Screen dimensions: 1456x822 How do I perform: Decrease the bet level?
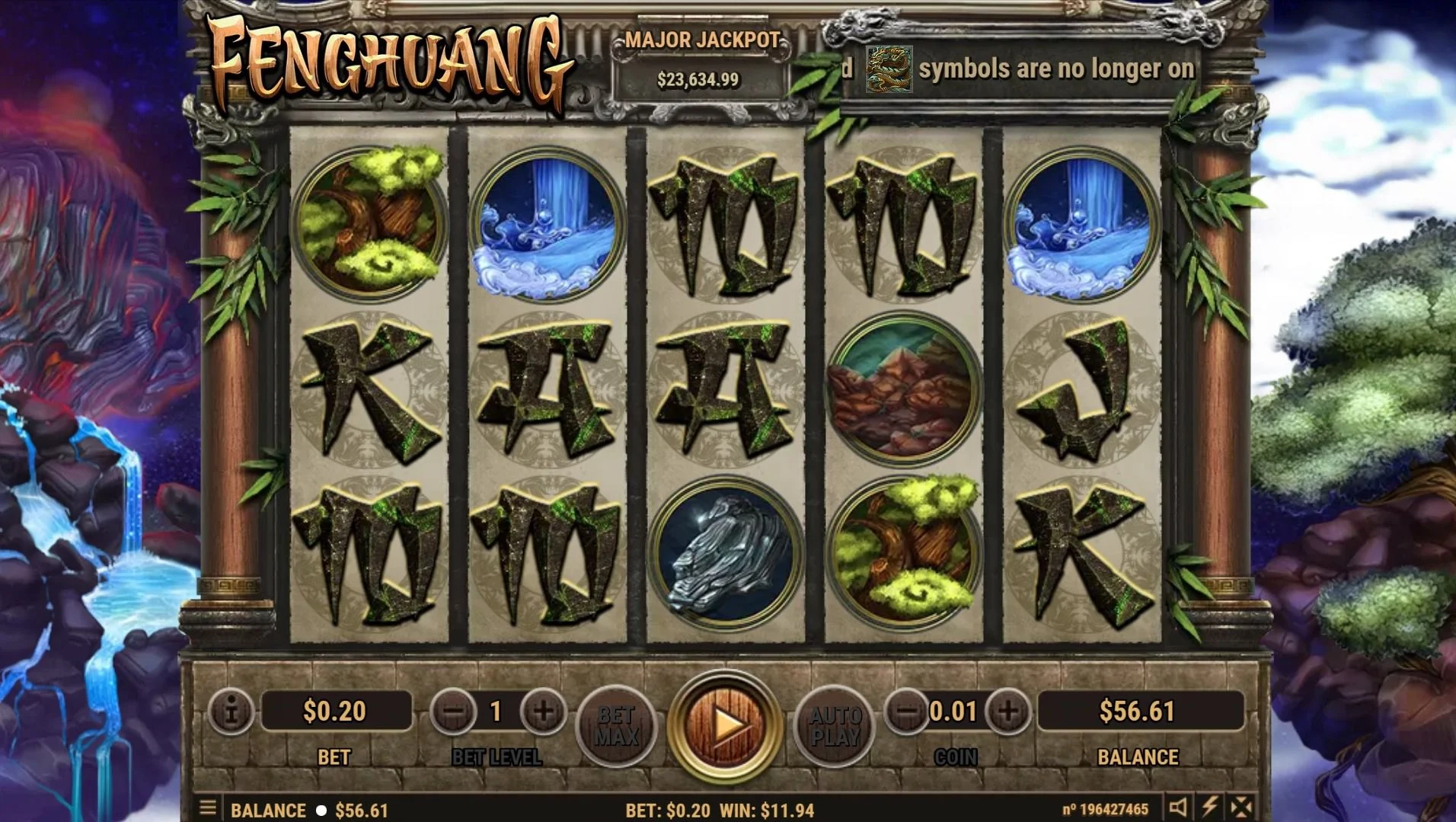[454, 712]
